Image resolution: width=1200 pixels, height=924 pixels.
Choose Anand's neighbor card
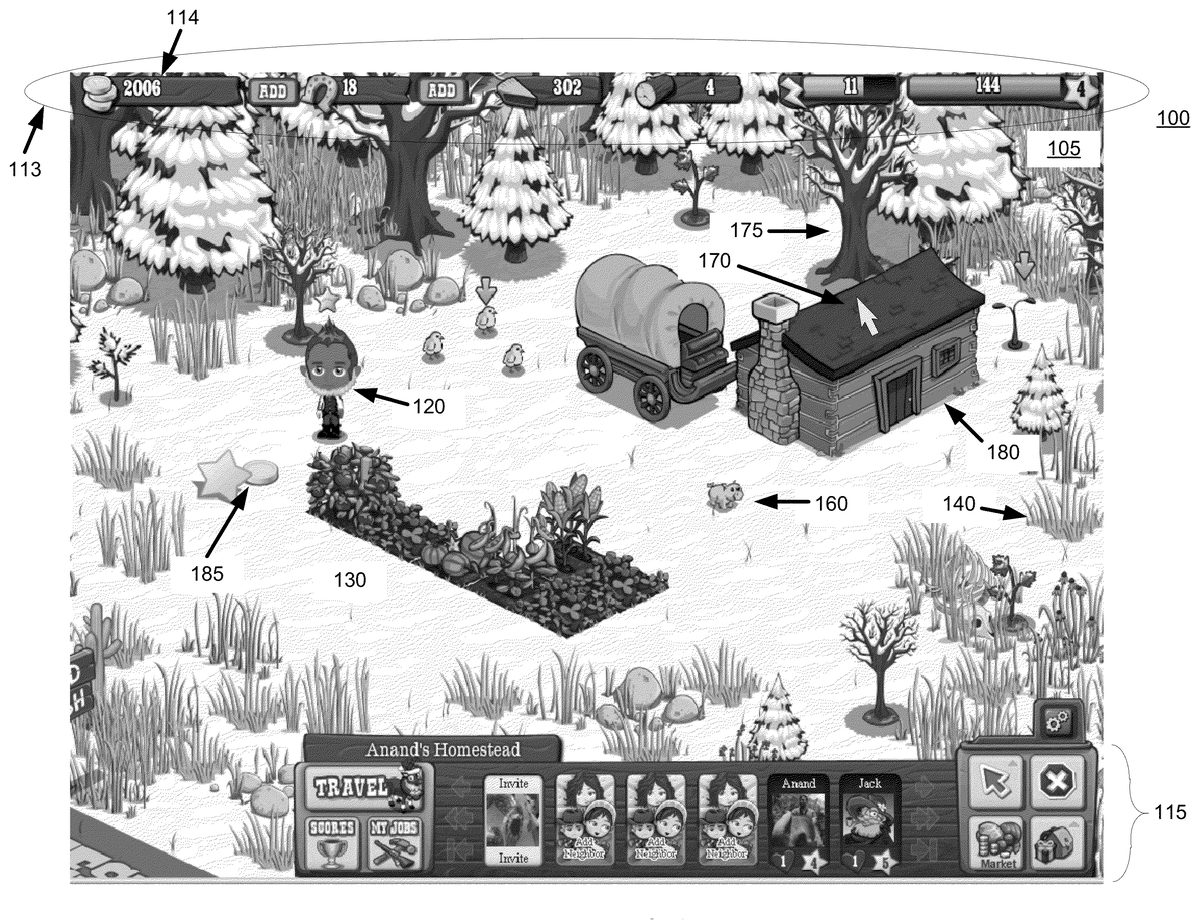pyautogui.click(x=799, y=820)
